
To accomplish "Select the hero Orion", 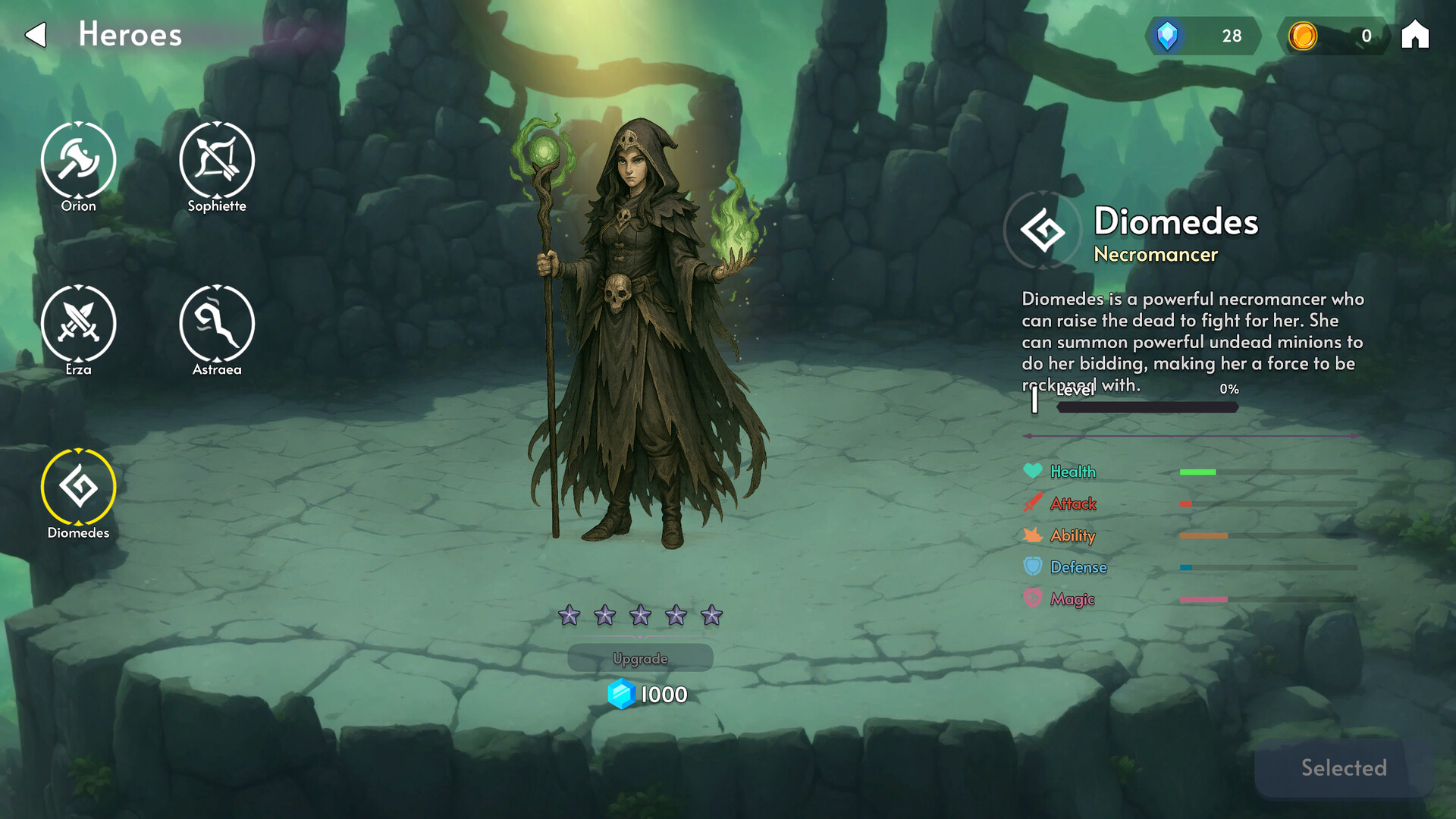I will 78,161.
